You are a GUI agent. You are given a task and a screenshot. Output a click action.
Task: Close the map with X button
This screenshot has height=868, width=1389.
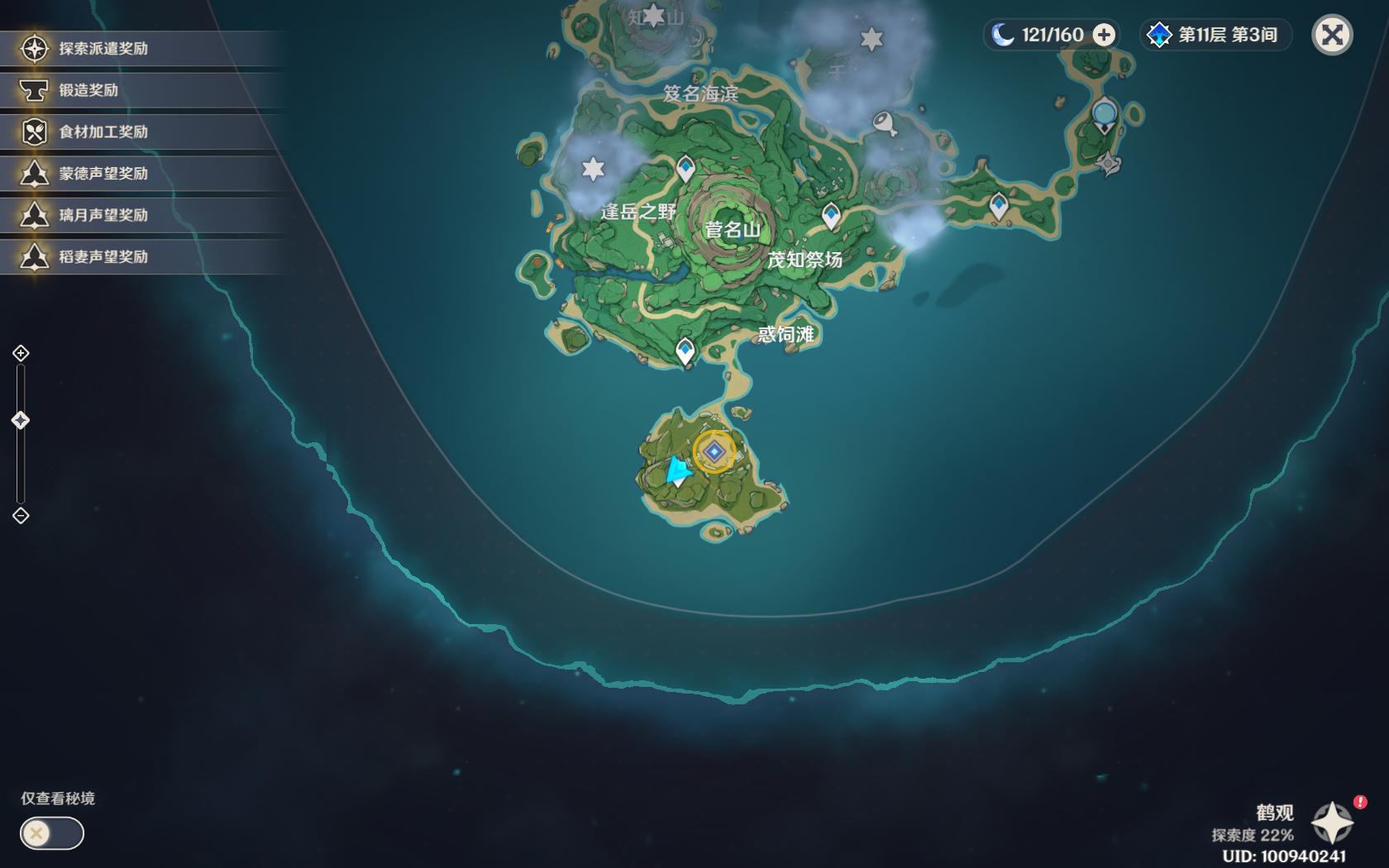(1332, 35)
